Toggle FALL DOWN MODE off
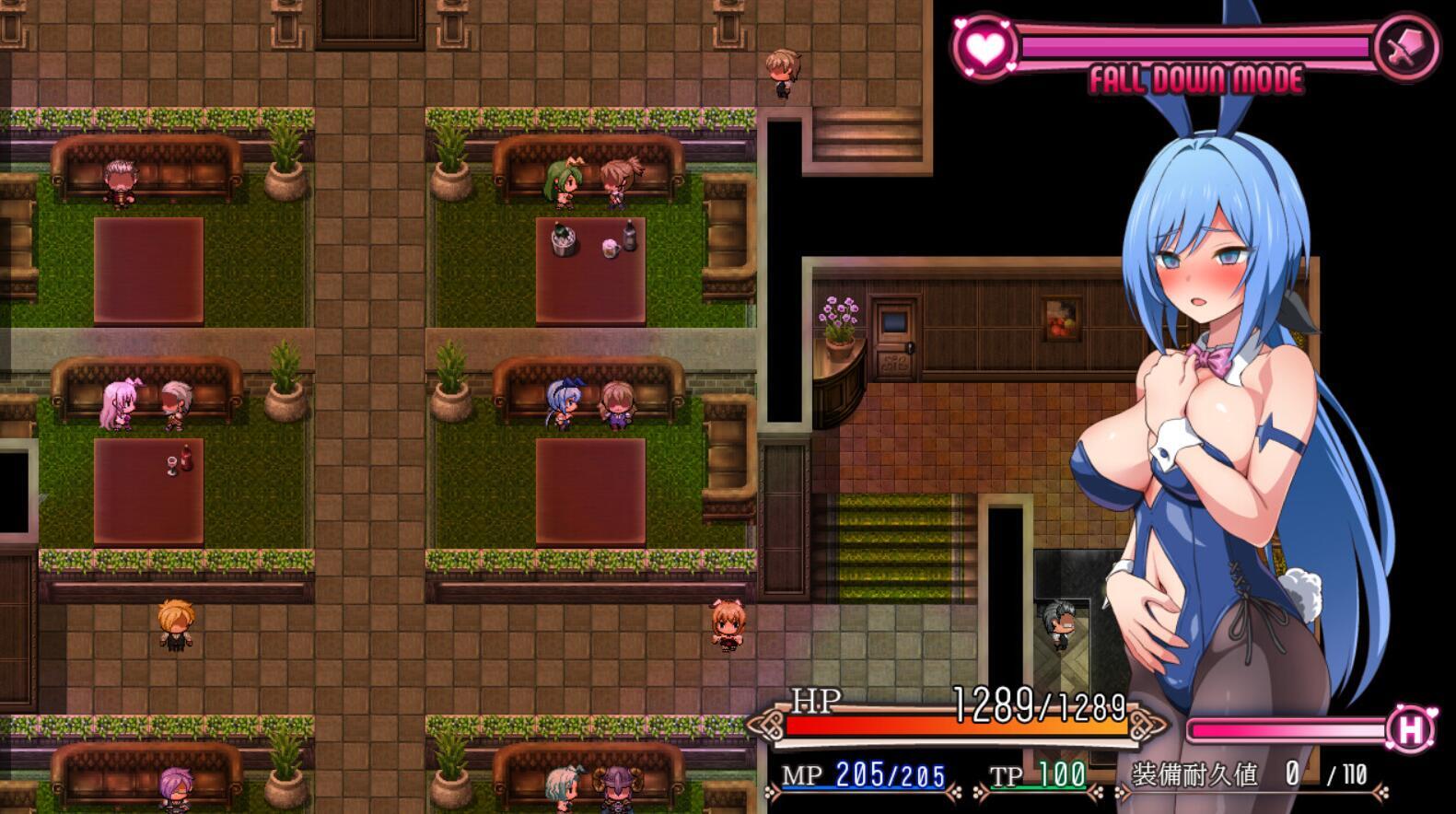This screenshot has width=1456, height=814. (1197, 79)
